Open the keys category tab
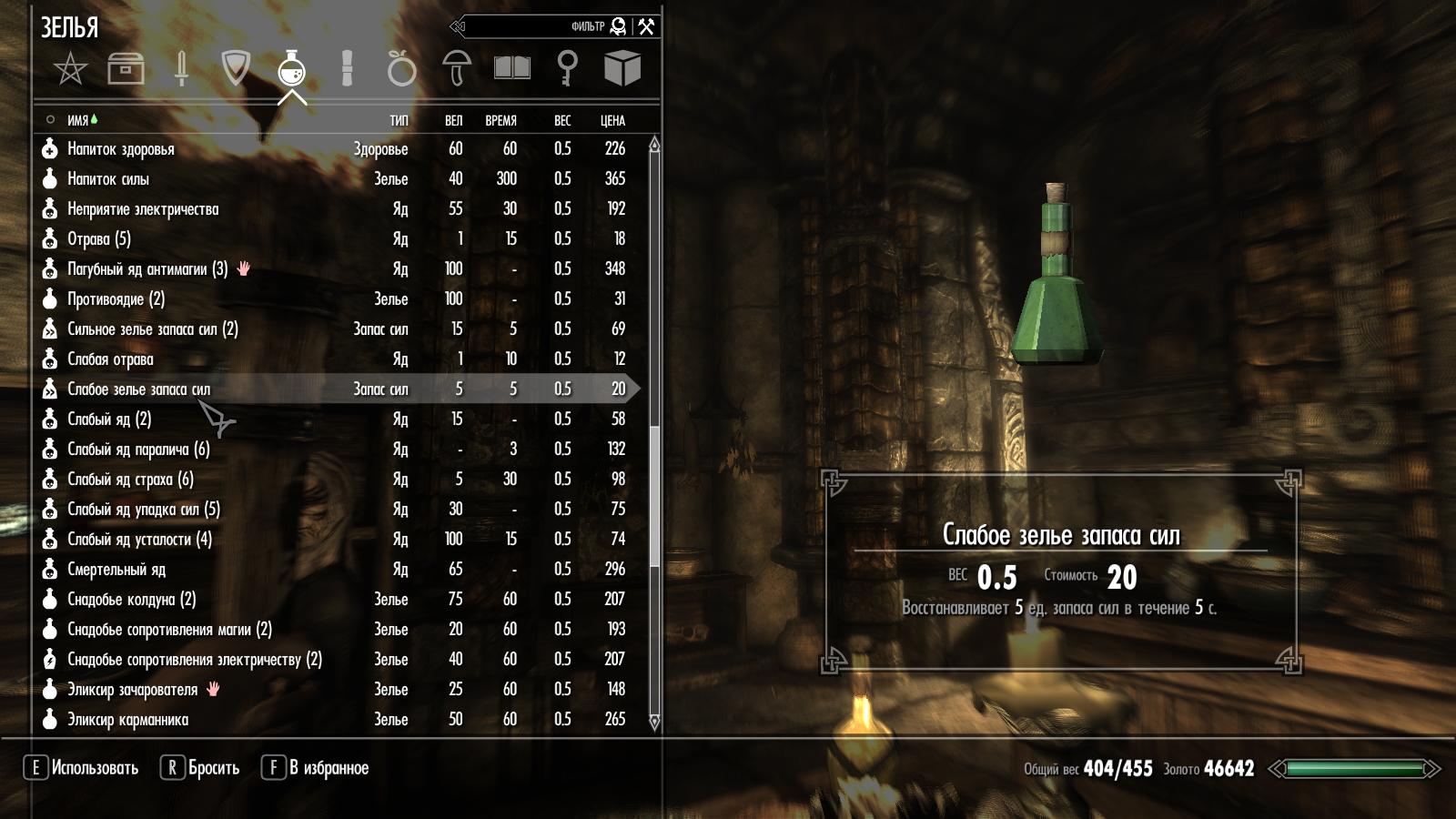This screenshot has height=819, width=1456. (567, 68)
